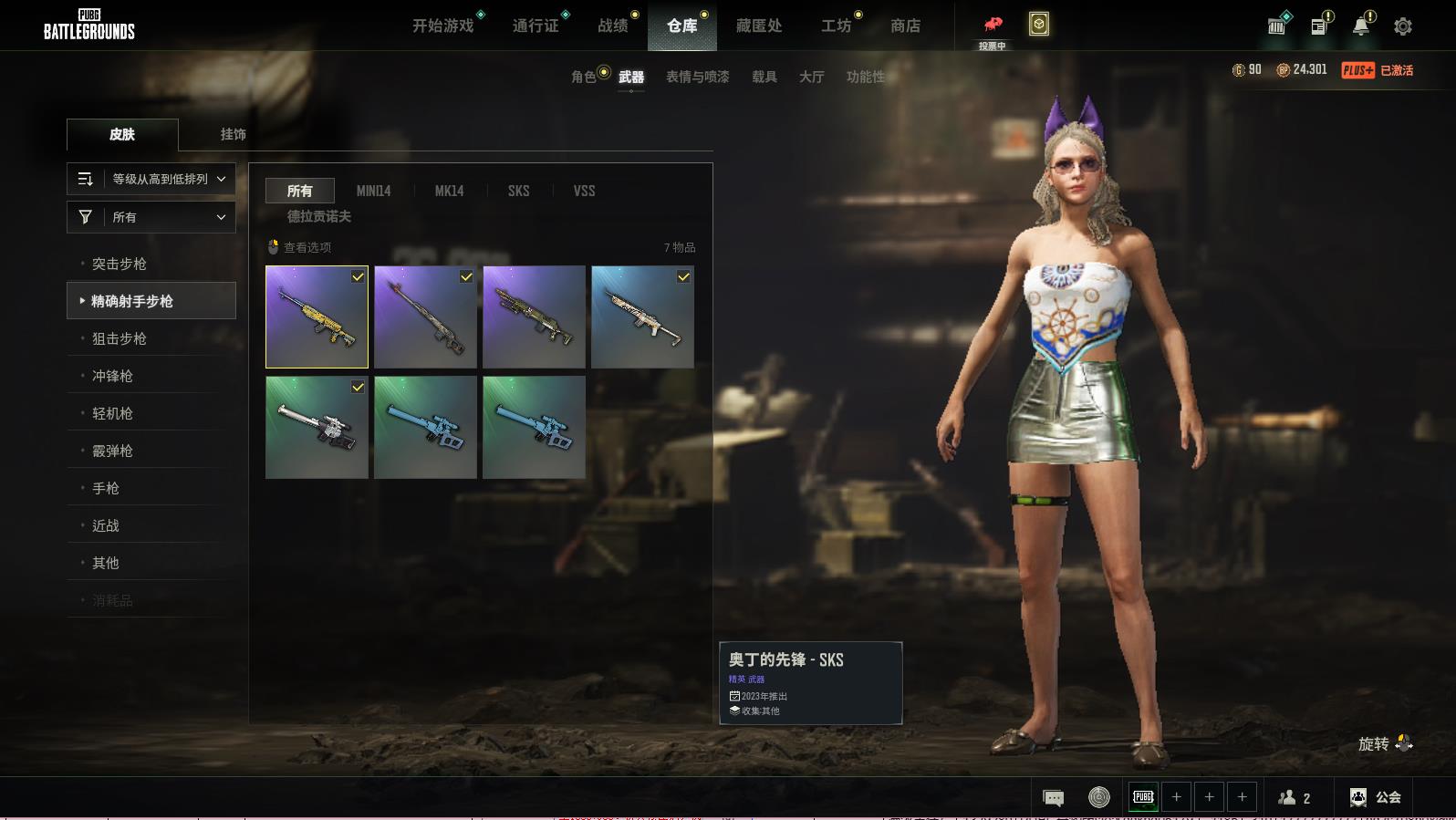The image size is (1456, 820).
Task: Open the 等级从高到低排列 sort dropdown
Action: 151,179
